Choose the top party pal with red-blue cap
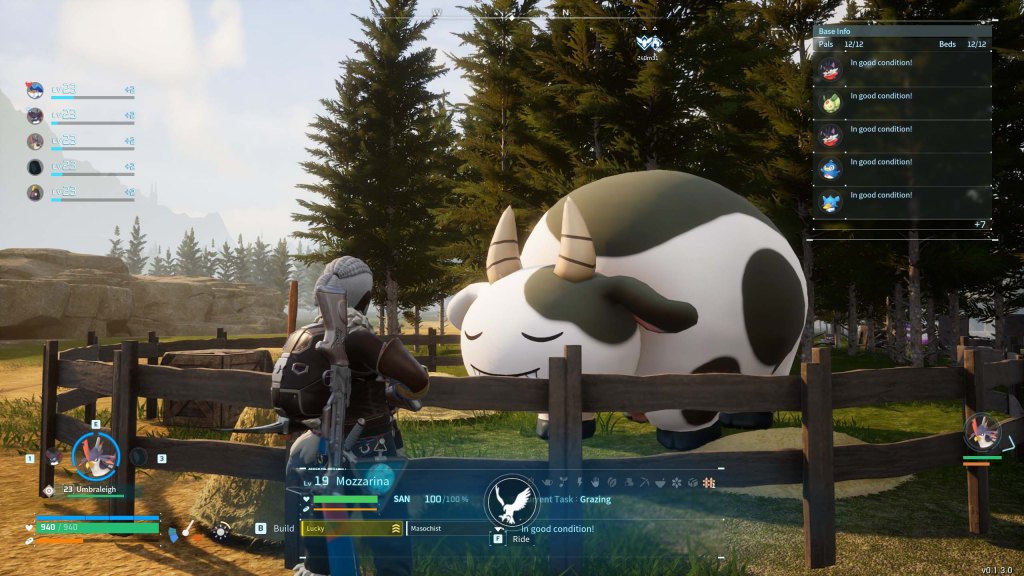 (36, 90)
